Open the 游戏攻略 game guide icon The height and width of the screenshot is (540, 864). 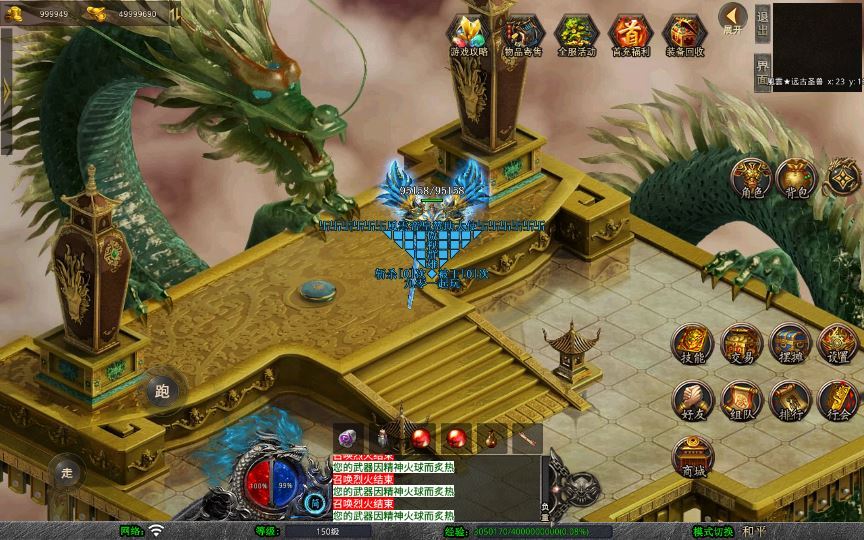[469, 35]
